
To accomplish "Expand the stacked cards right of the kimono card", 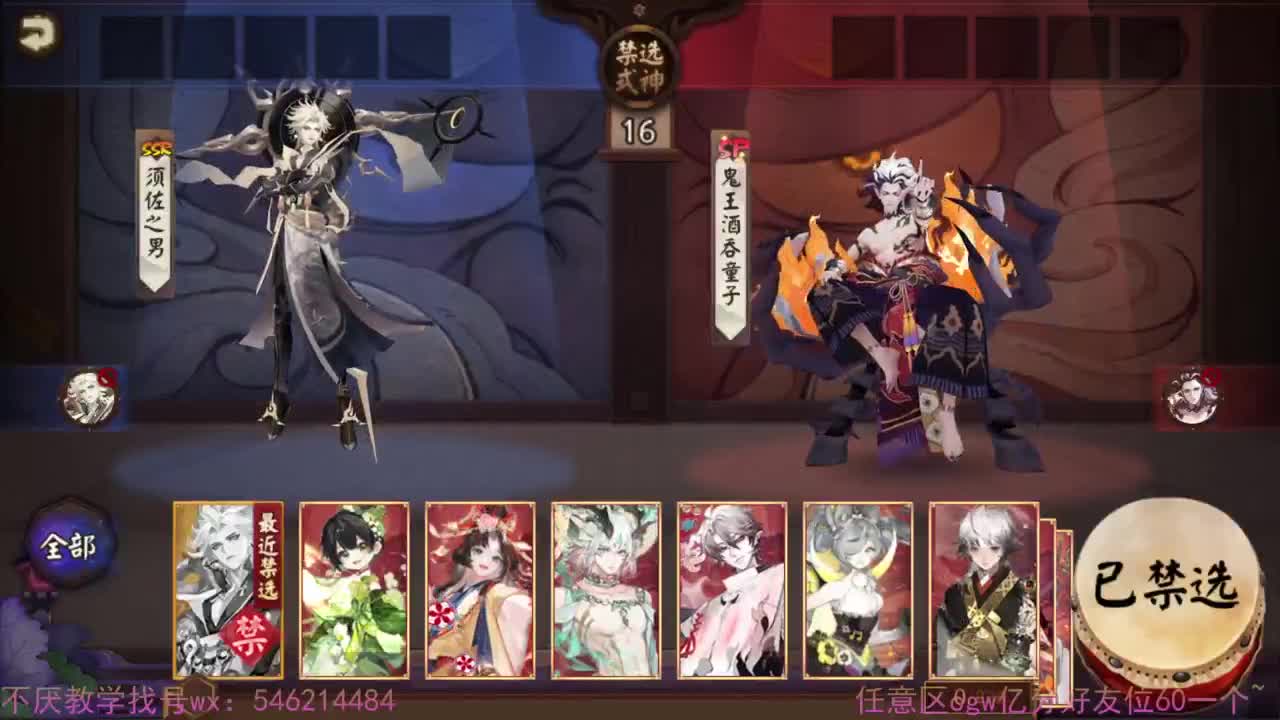I will (1058, 590).
